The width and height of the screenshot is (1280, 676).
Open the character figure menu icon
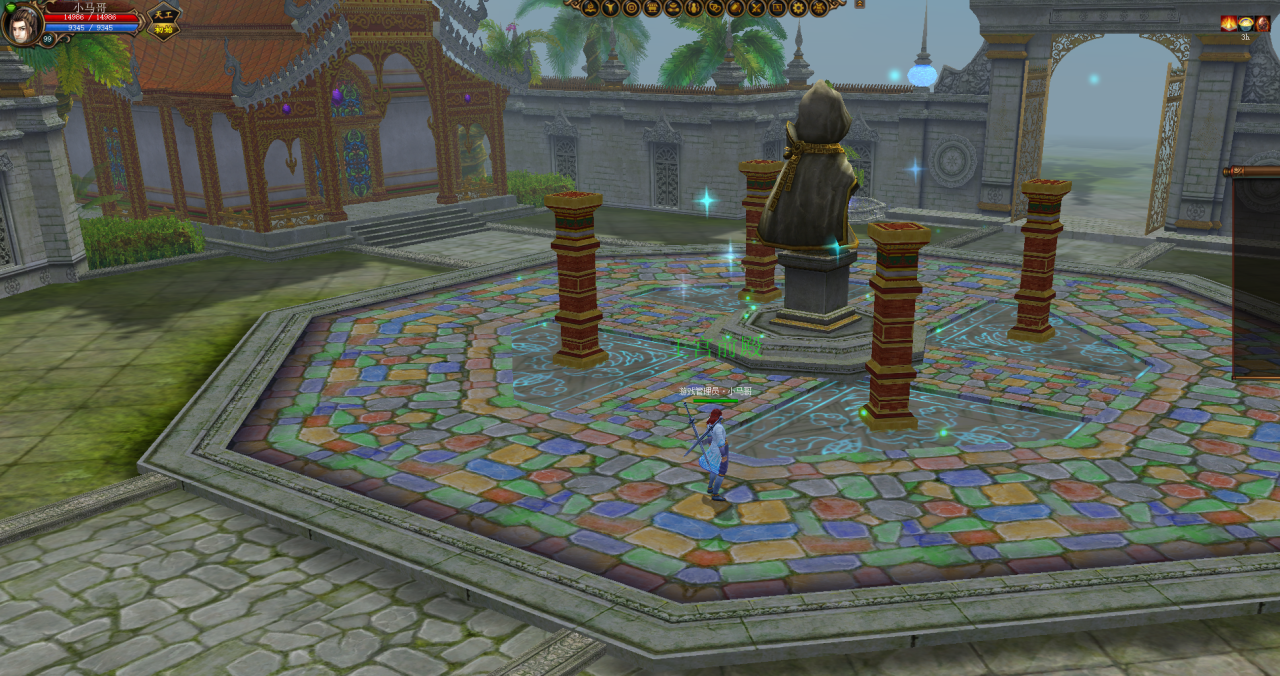(x=611, y=8)
